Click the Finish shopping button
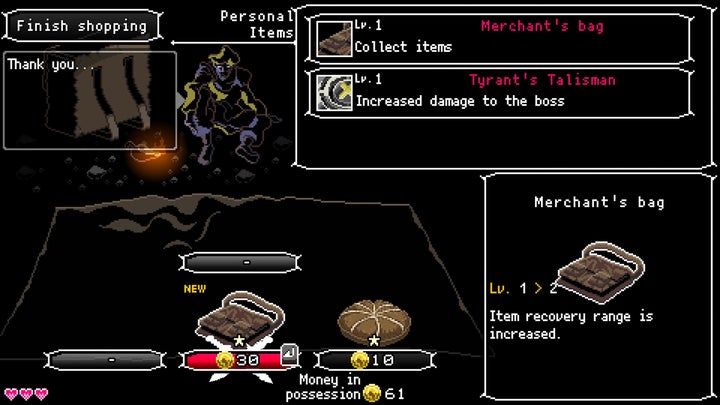Screen dimensions: 720x405 81,26
